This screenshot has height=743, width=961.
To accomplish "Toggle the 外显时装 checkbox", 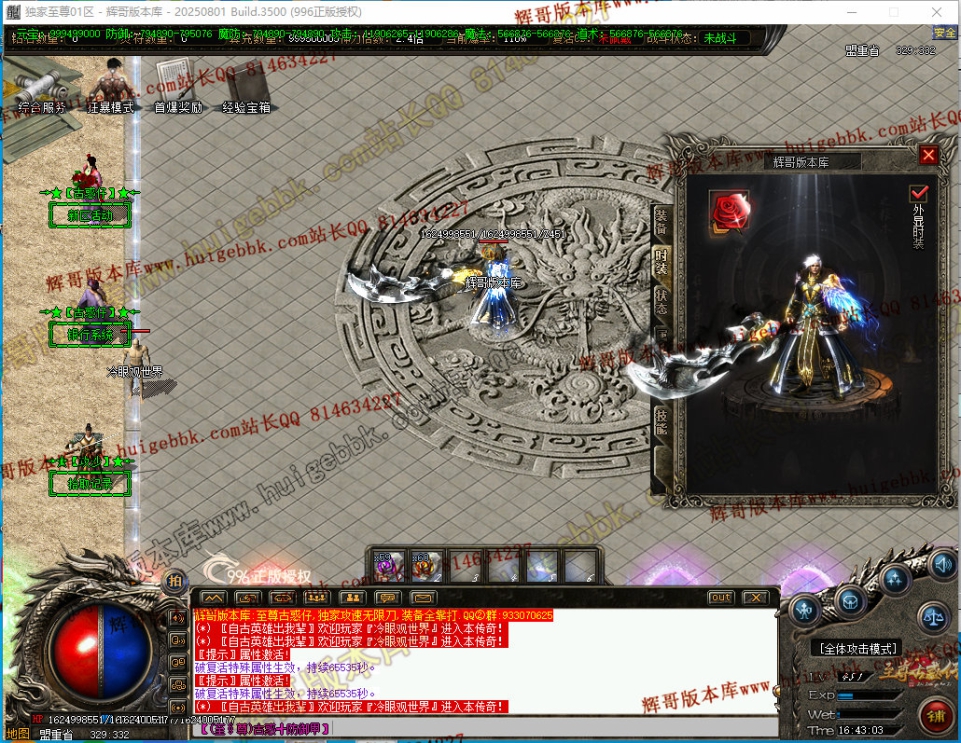I will [x=918, y=193].
